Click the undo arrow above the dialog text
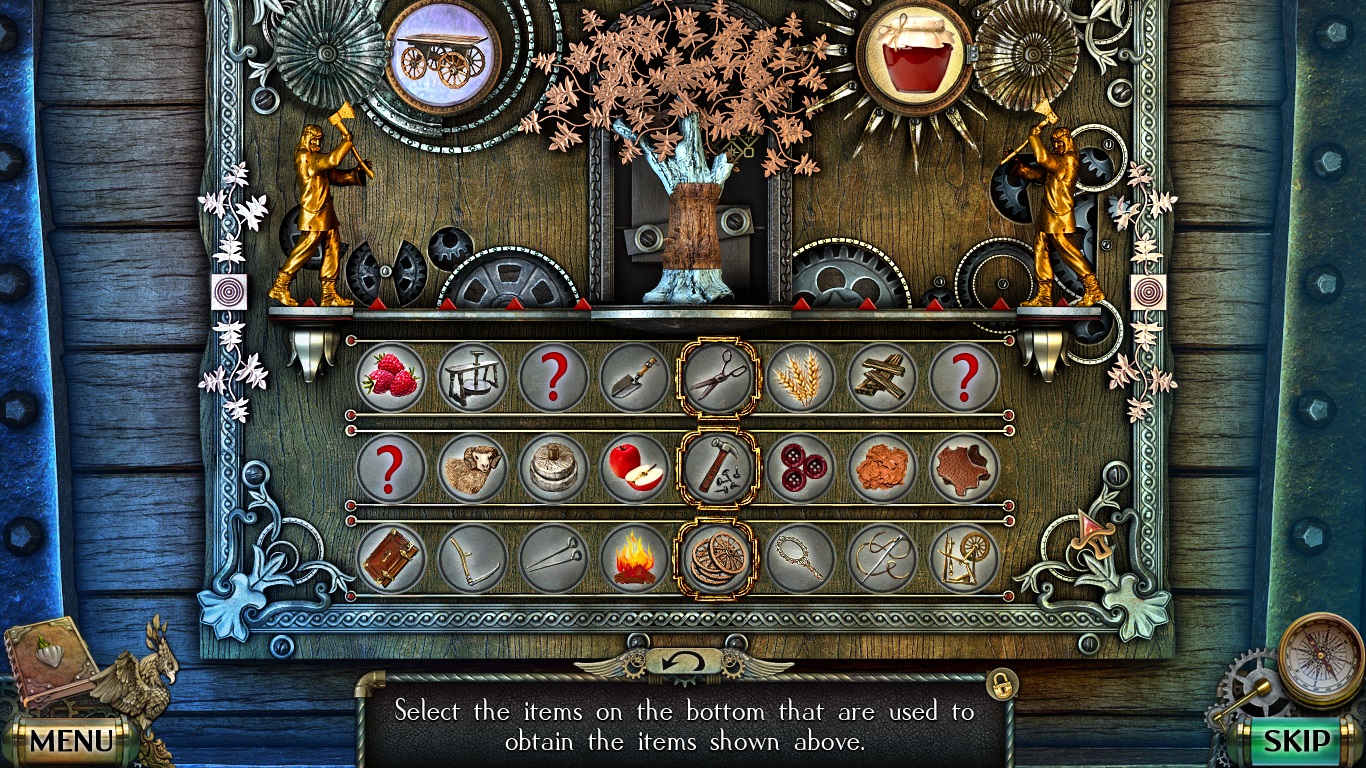Image resolution: width=1366 pixels, height=768 pixels. [683, 660]
